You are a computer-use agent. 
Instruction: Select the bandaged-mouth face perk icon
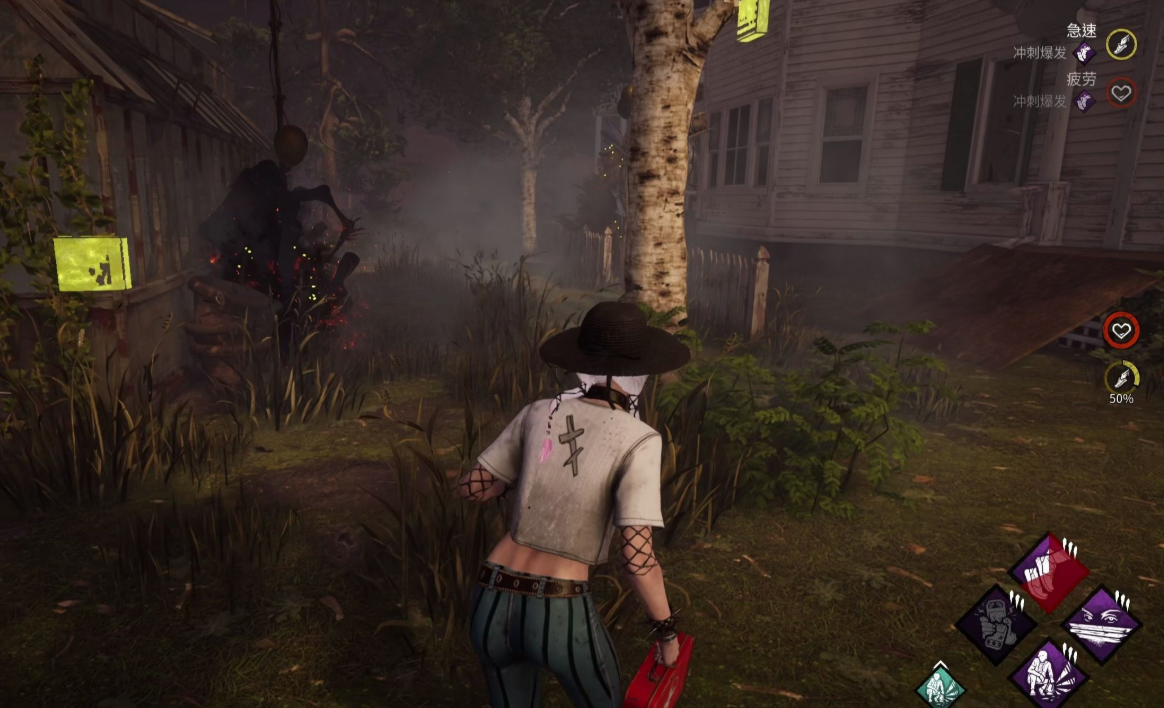click(1101, 625)
